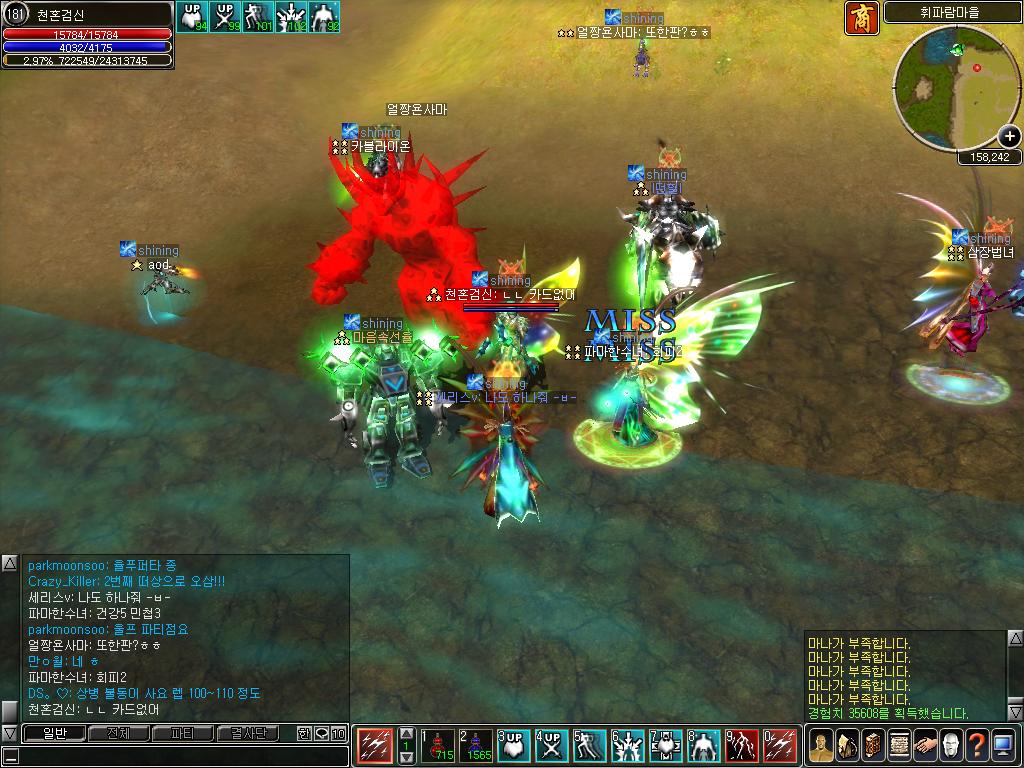Activate the slot 5 running figure skill
This screenshot has width=1024, height=768.
click(590, 746)
